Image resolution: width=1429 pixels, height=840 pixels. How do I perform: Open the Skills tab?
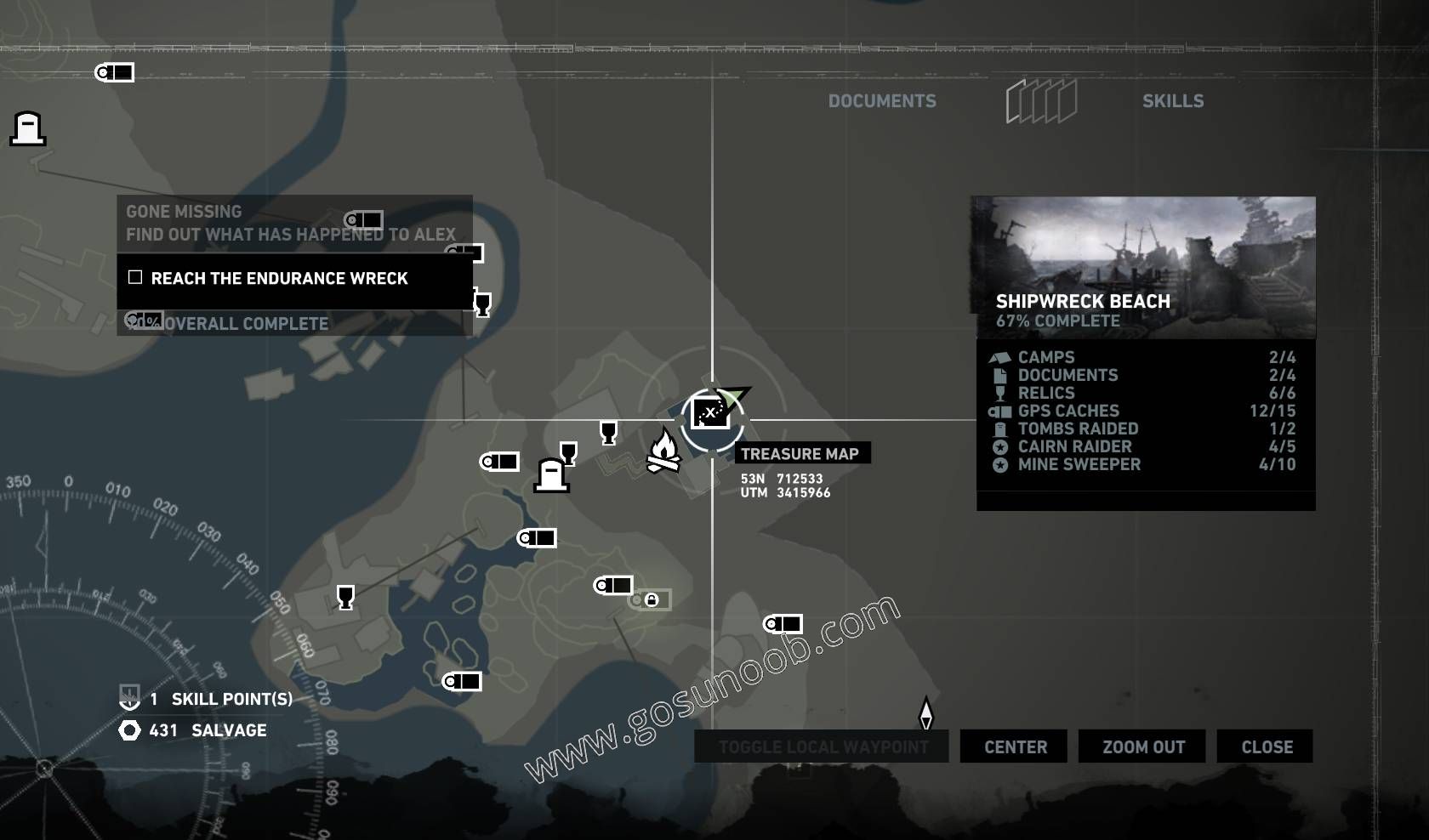[x=1174, y=100]
